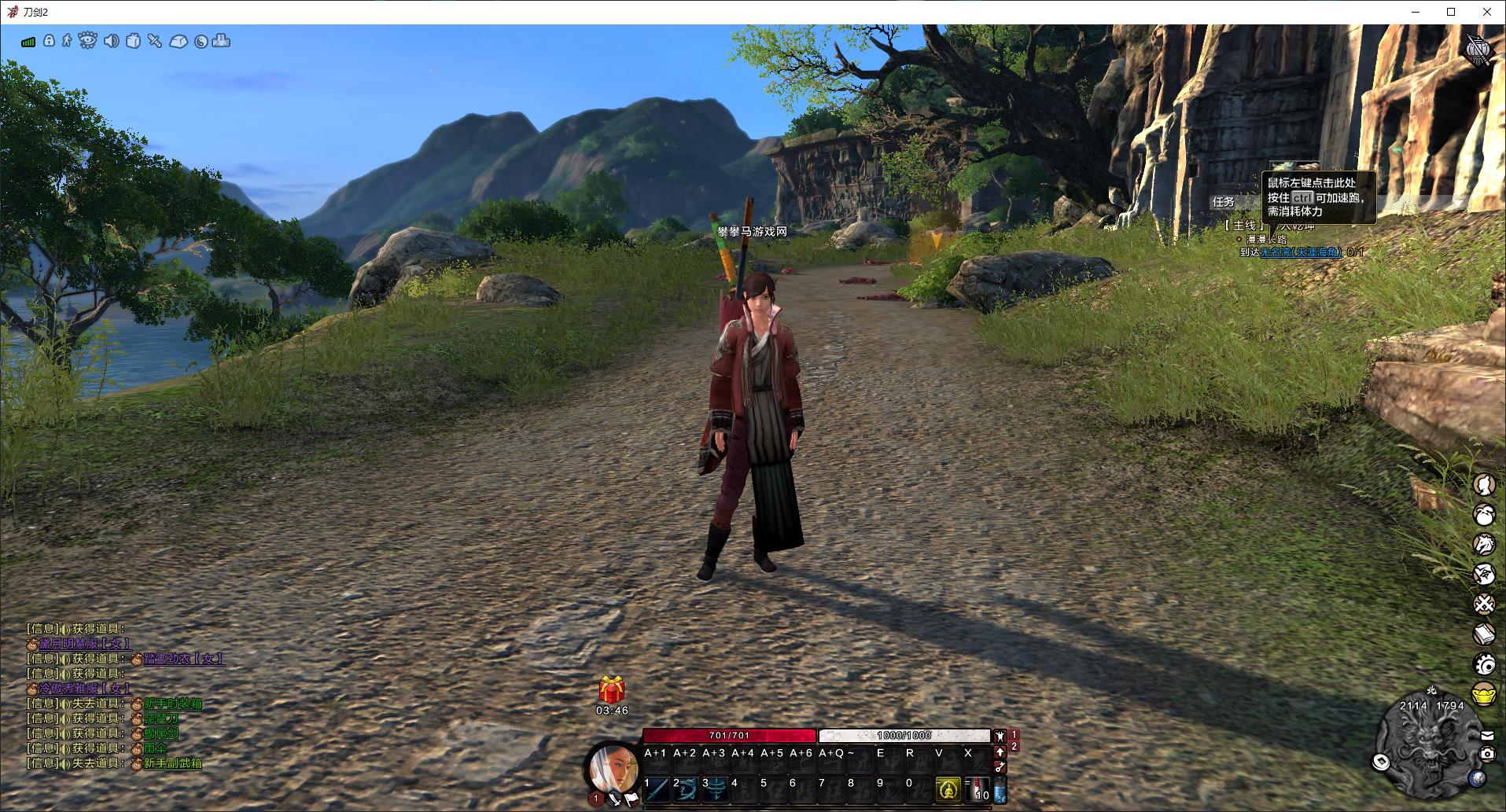Open the gold ingot shop icon
Viewport: 1506px width, 812px height.
tap(1483, 695)
